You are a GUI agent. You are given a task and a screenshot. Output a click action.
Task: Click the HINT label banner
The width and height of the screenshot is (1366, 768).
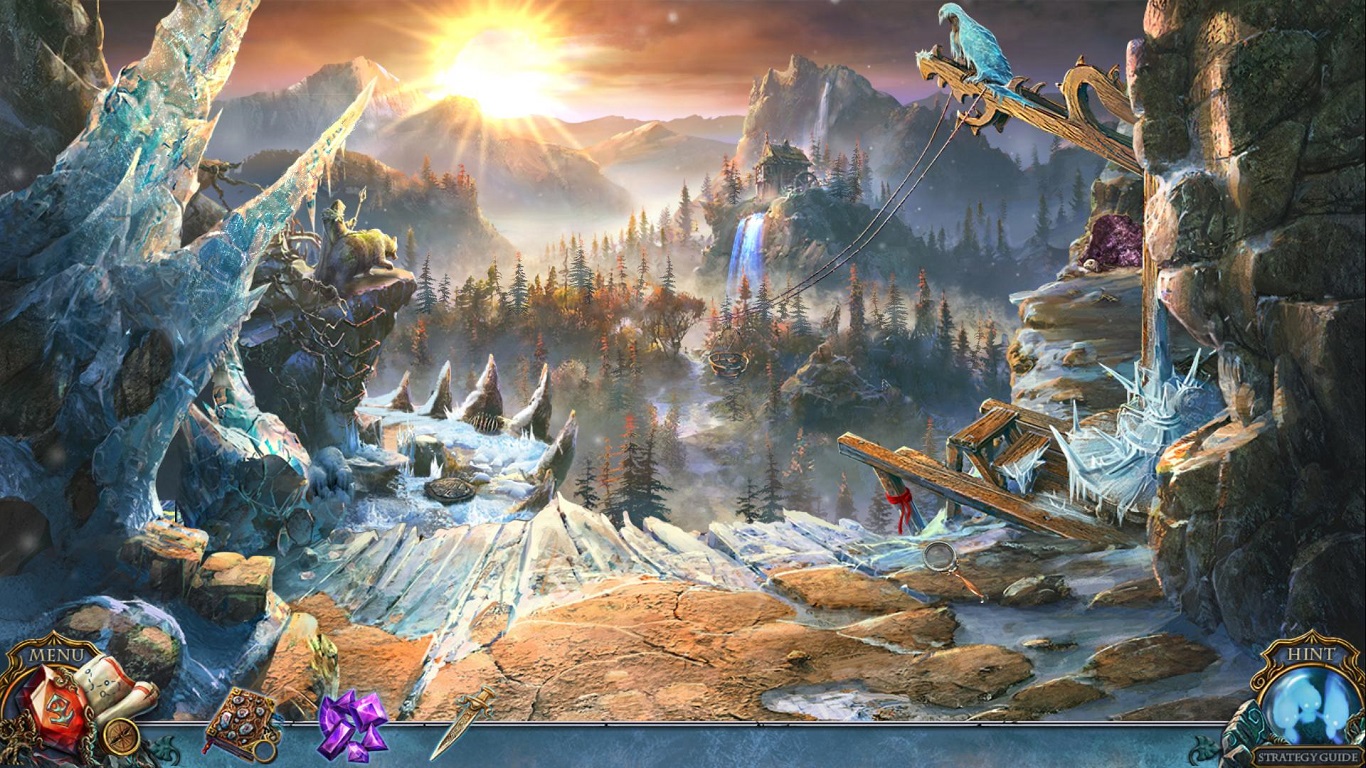pyautogui.click(x=1311, y=652)
